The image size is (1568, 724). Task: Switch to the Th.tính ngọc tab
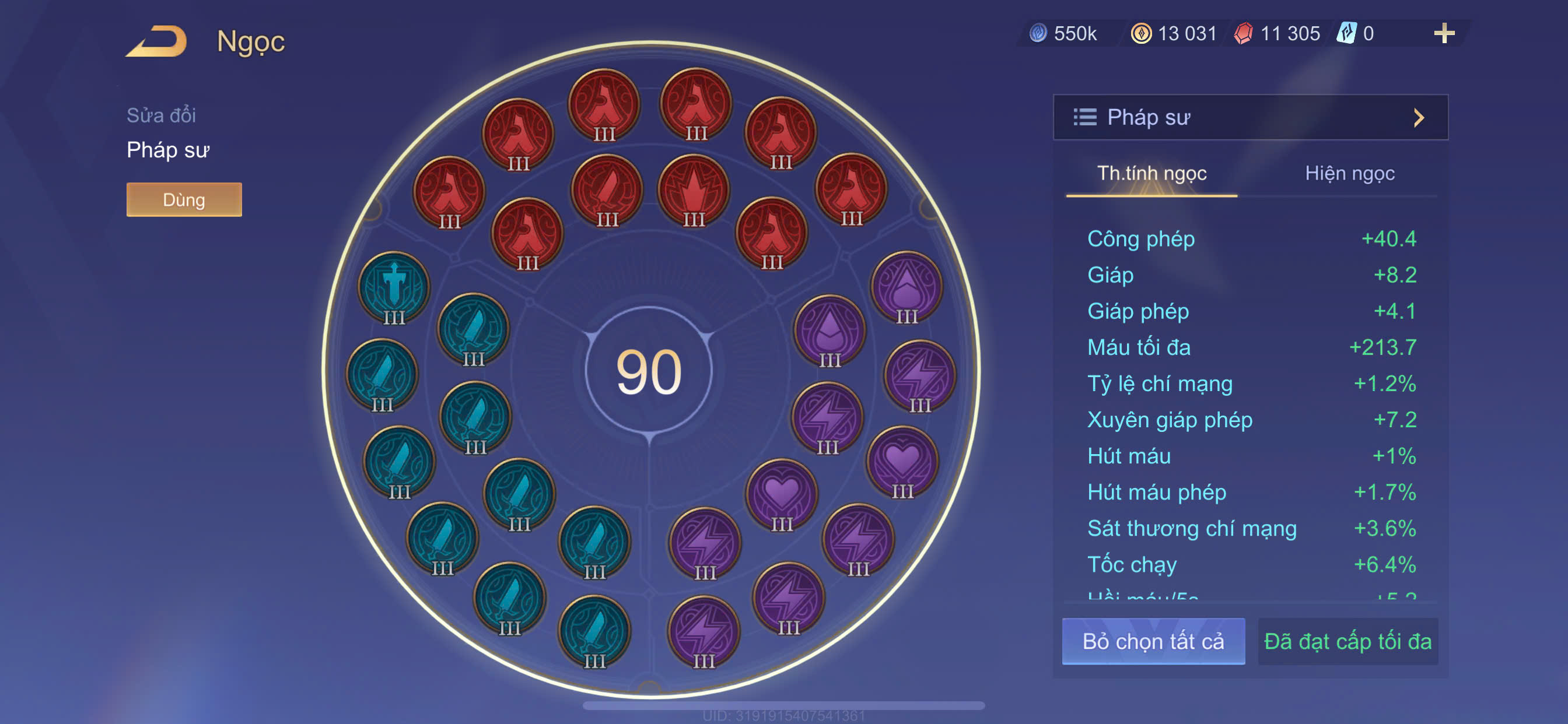tap(1151, 174)
